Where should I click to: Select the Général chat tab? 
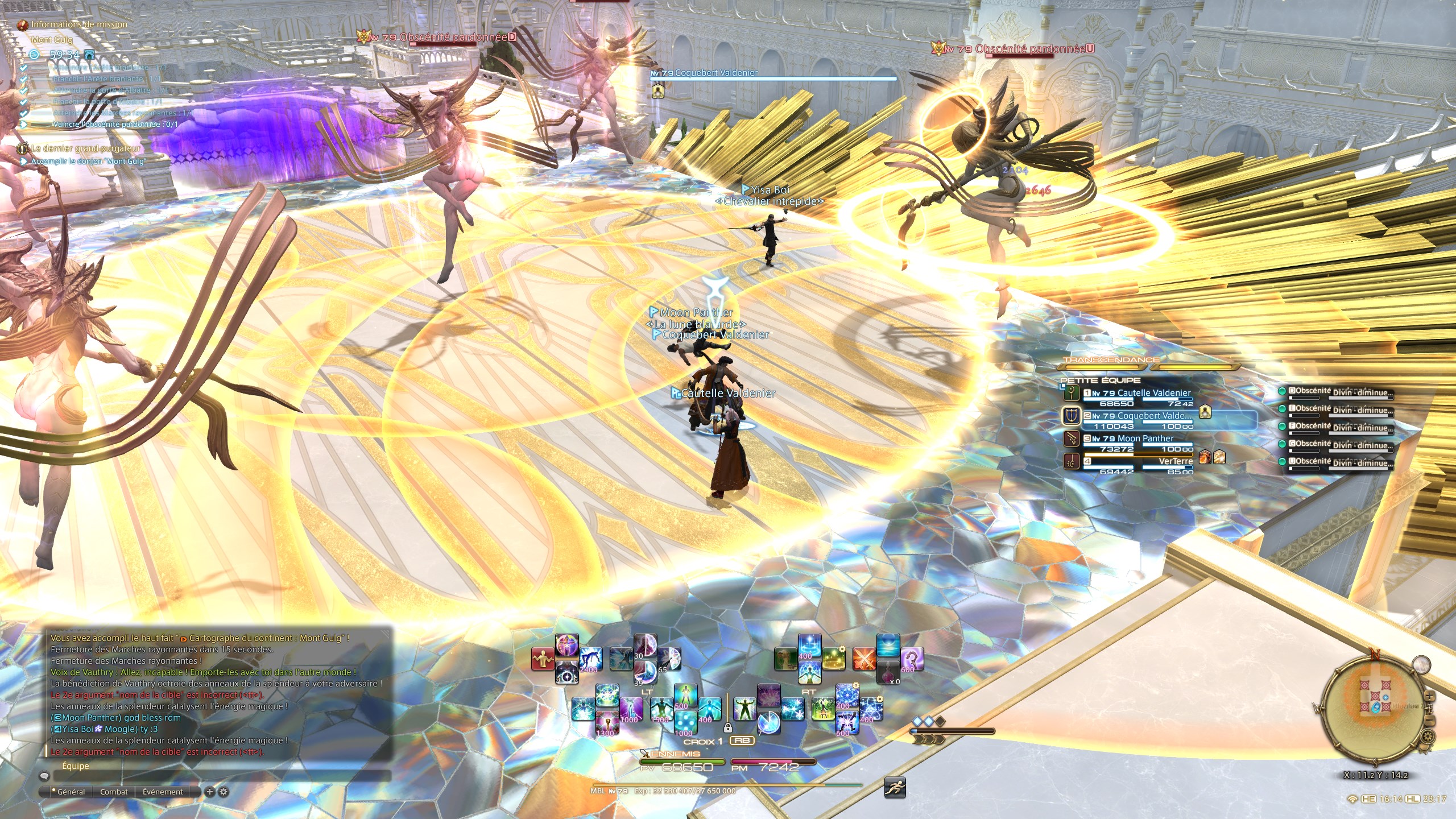[x=71, y=792]
